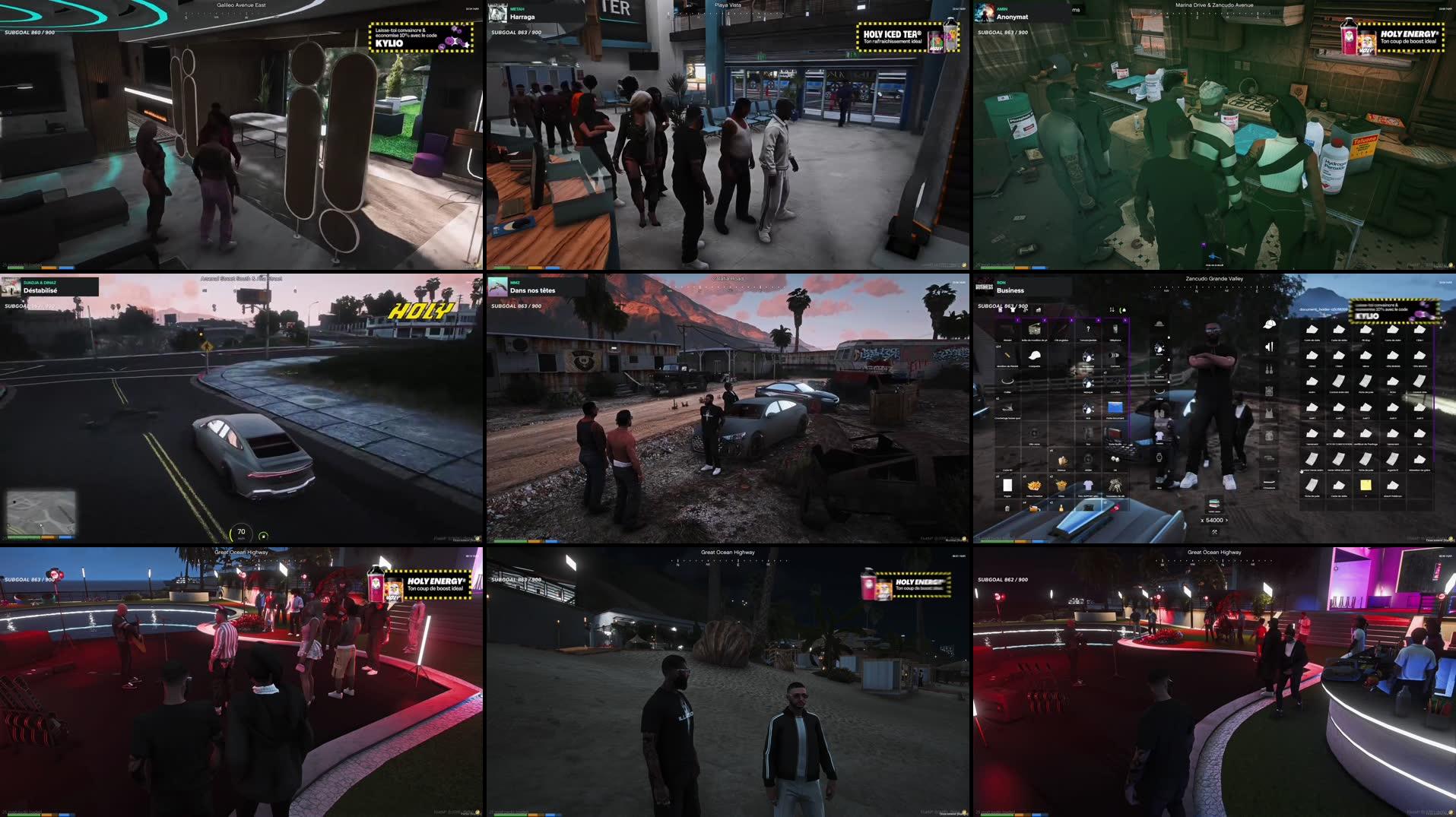Toggle the speaker audio slot icon

coord(1269,347)
